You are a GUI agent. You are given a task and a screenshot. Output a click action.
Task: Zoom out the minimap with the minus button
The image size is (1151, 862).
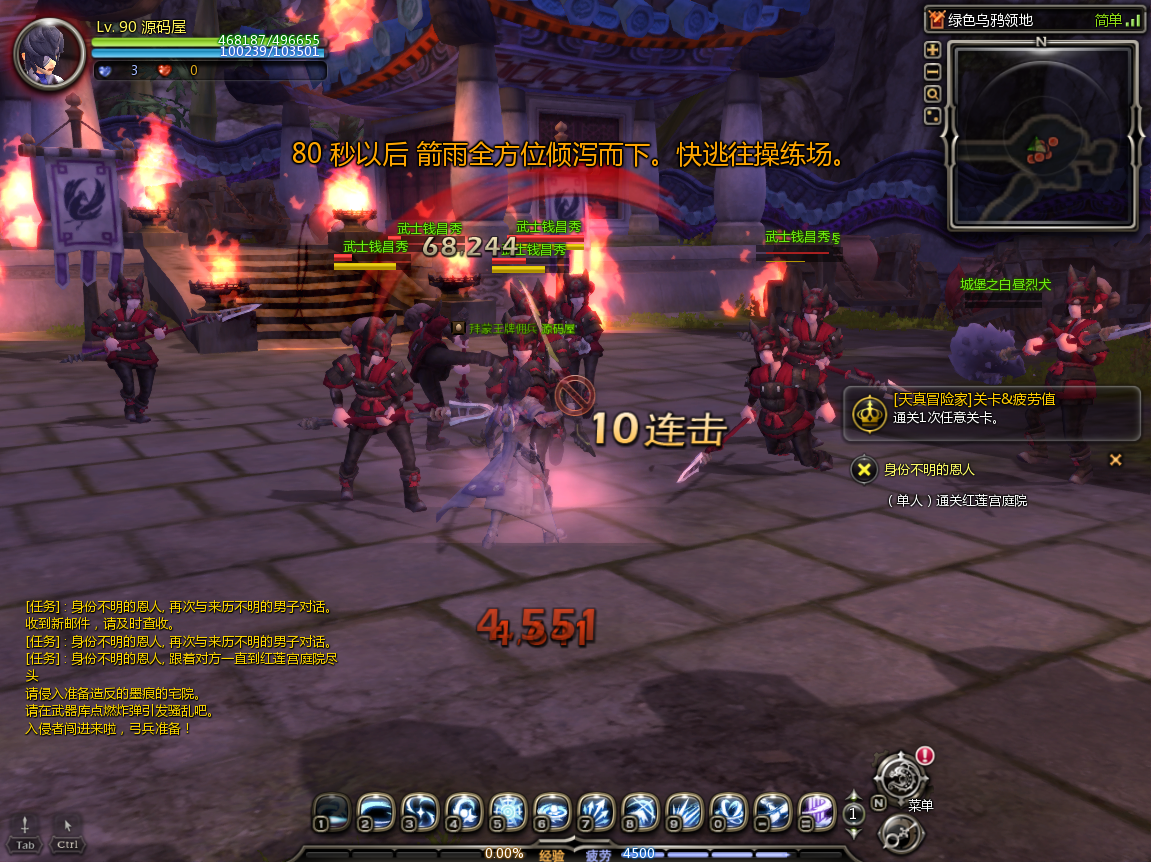click(x=932, y=71)
